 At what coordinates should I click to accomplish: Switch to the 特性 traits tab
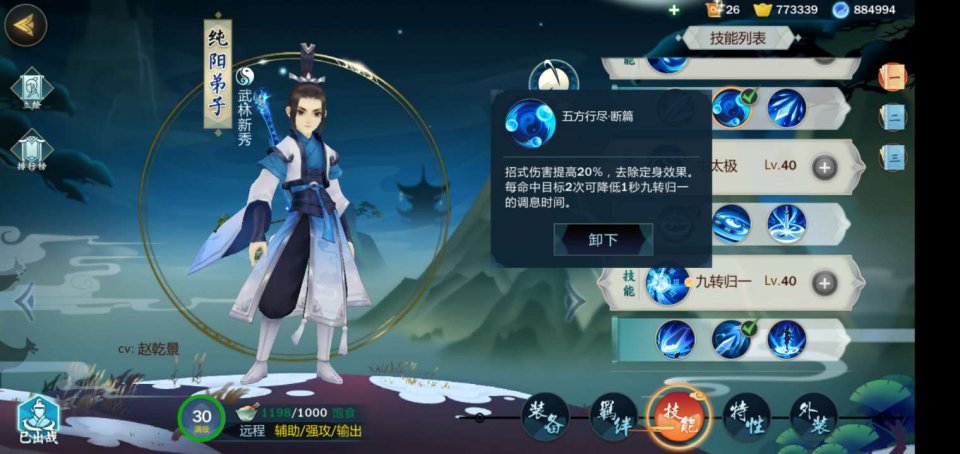(x=745, y=416)
